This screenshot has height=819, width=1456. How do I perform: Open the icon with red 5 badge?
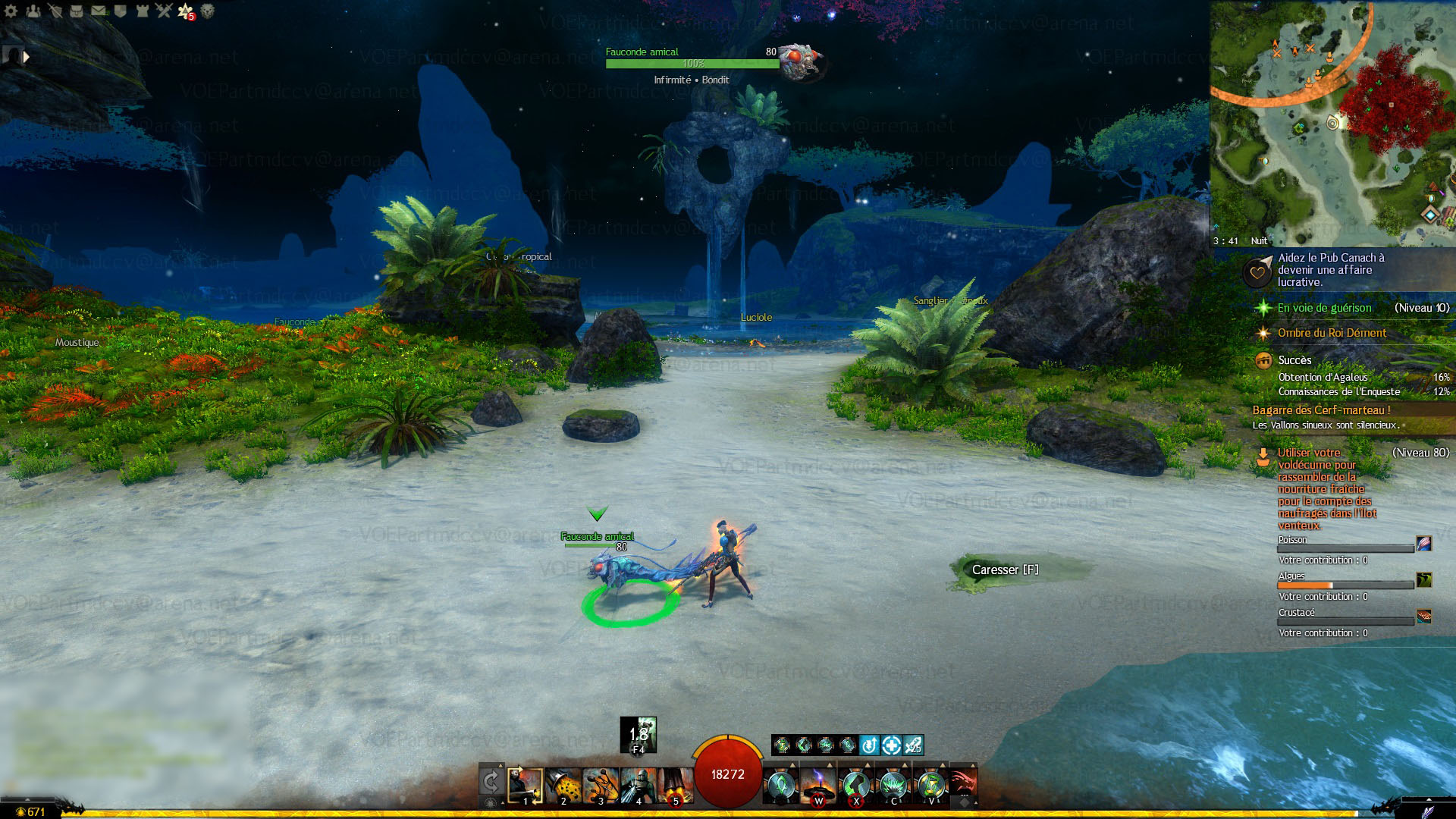[186, 11]
